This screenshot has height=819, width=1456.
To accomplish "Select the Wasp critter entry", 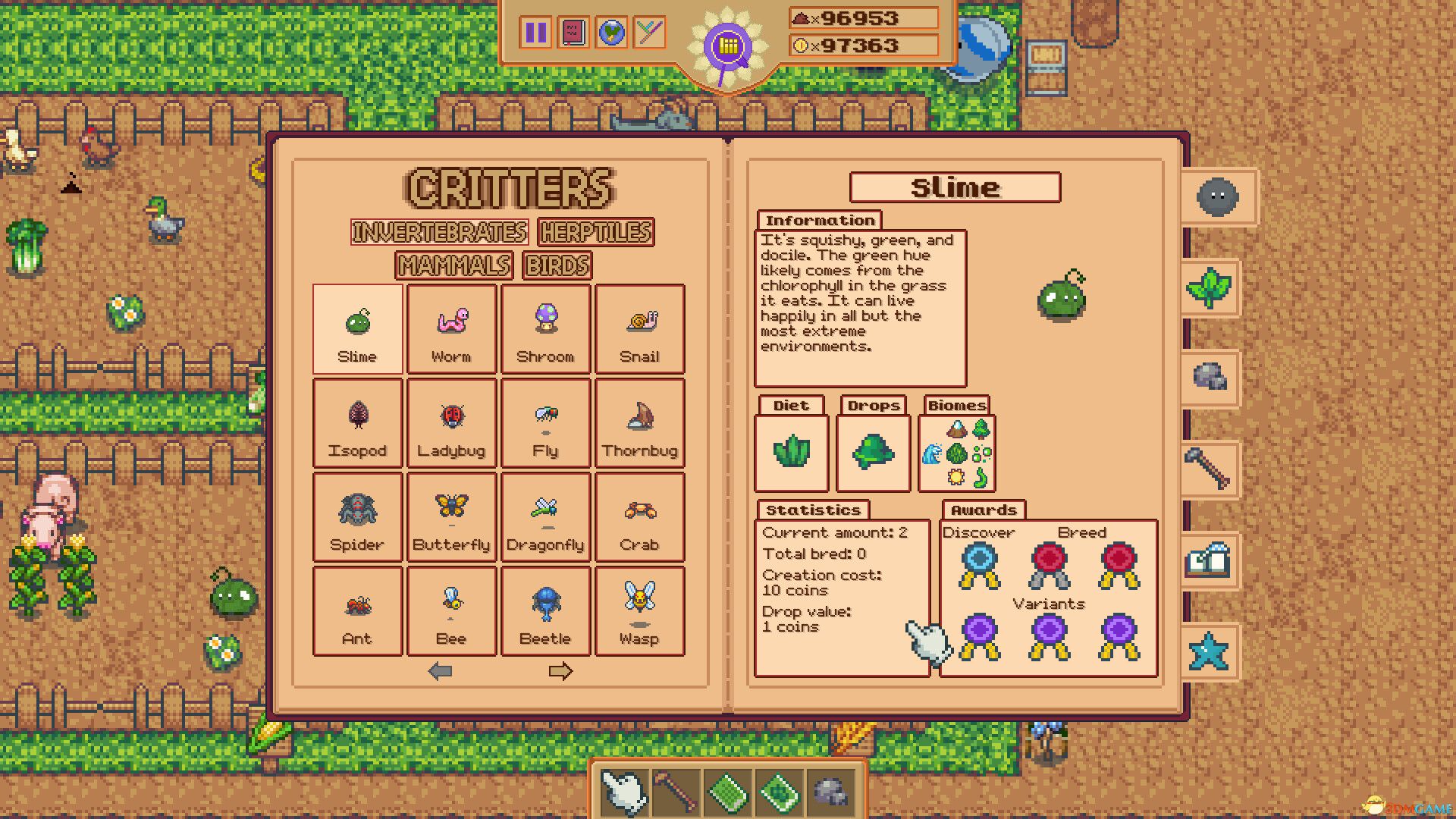I will click(639, 611).
